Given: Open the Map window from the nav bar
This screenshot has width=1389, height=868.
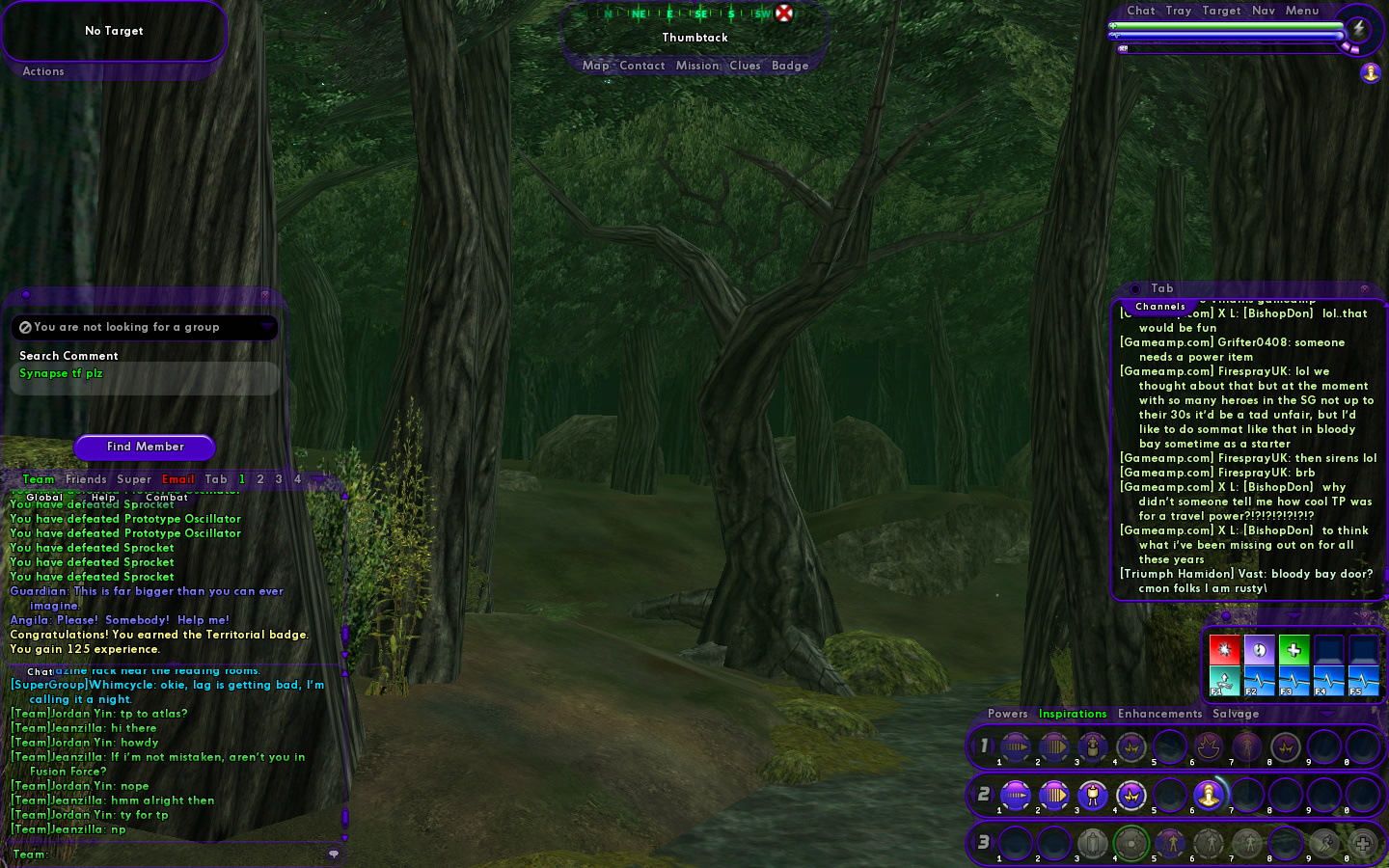Looking at the screenshot, I should tap(595, 66).
